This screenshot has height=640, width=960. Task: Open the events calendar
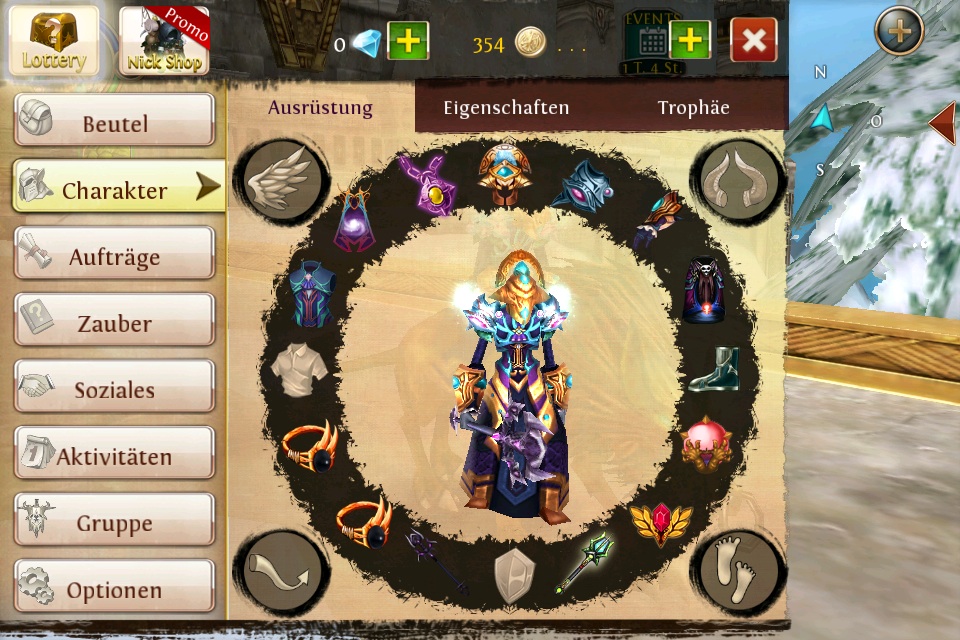(x=650, y=41)
